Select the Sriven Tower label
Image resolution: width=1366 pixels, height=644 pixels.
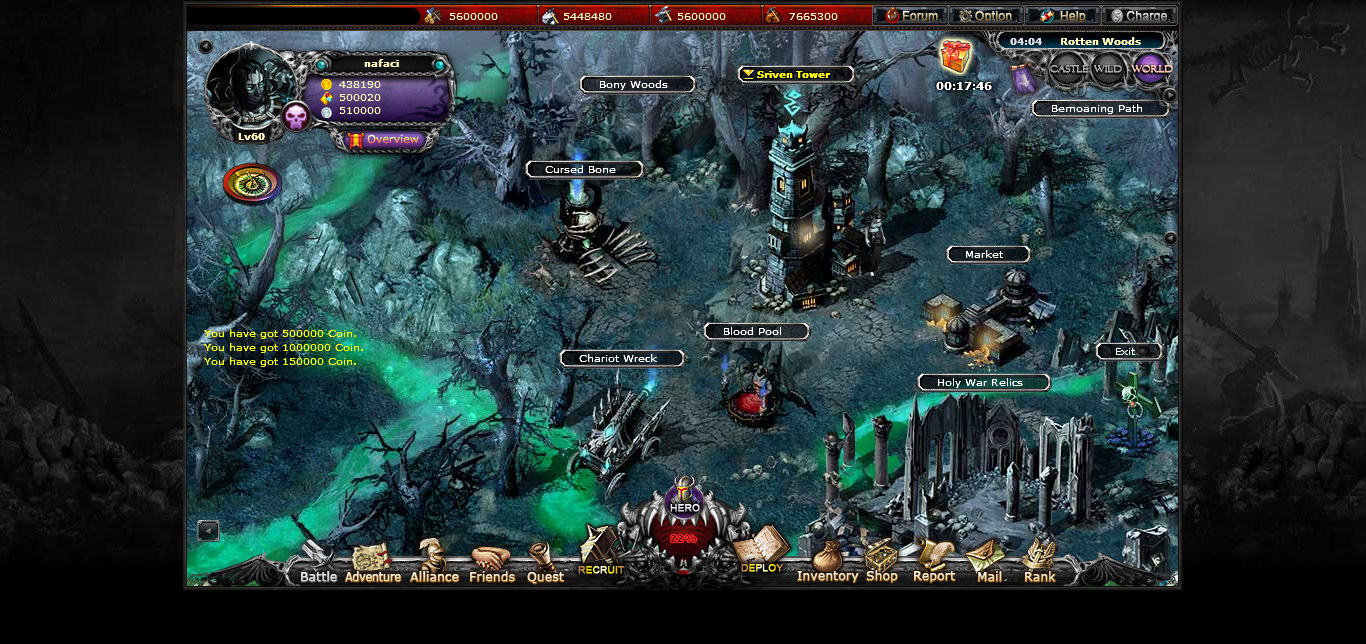(x=795, y=75)
